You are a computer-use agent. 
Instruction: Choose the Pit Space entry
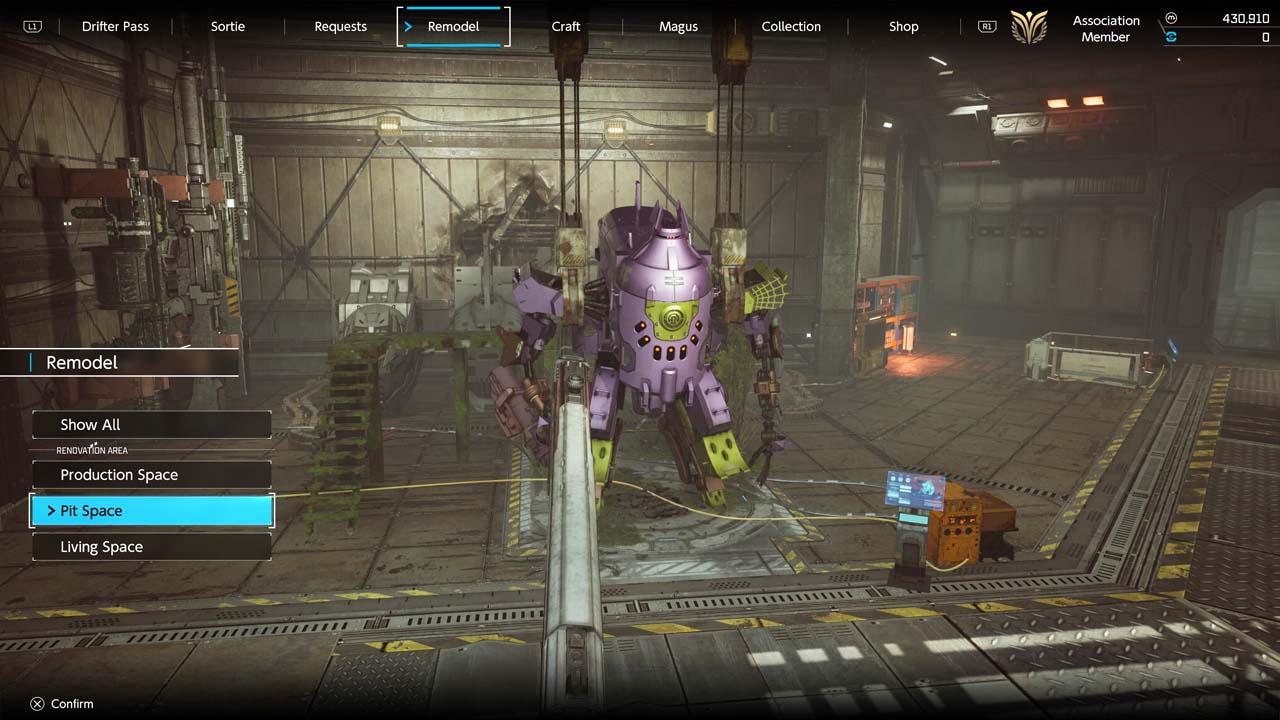(x=152, y=511)
